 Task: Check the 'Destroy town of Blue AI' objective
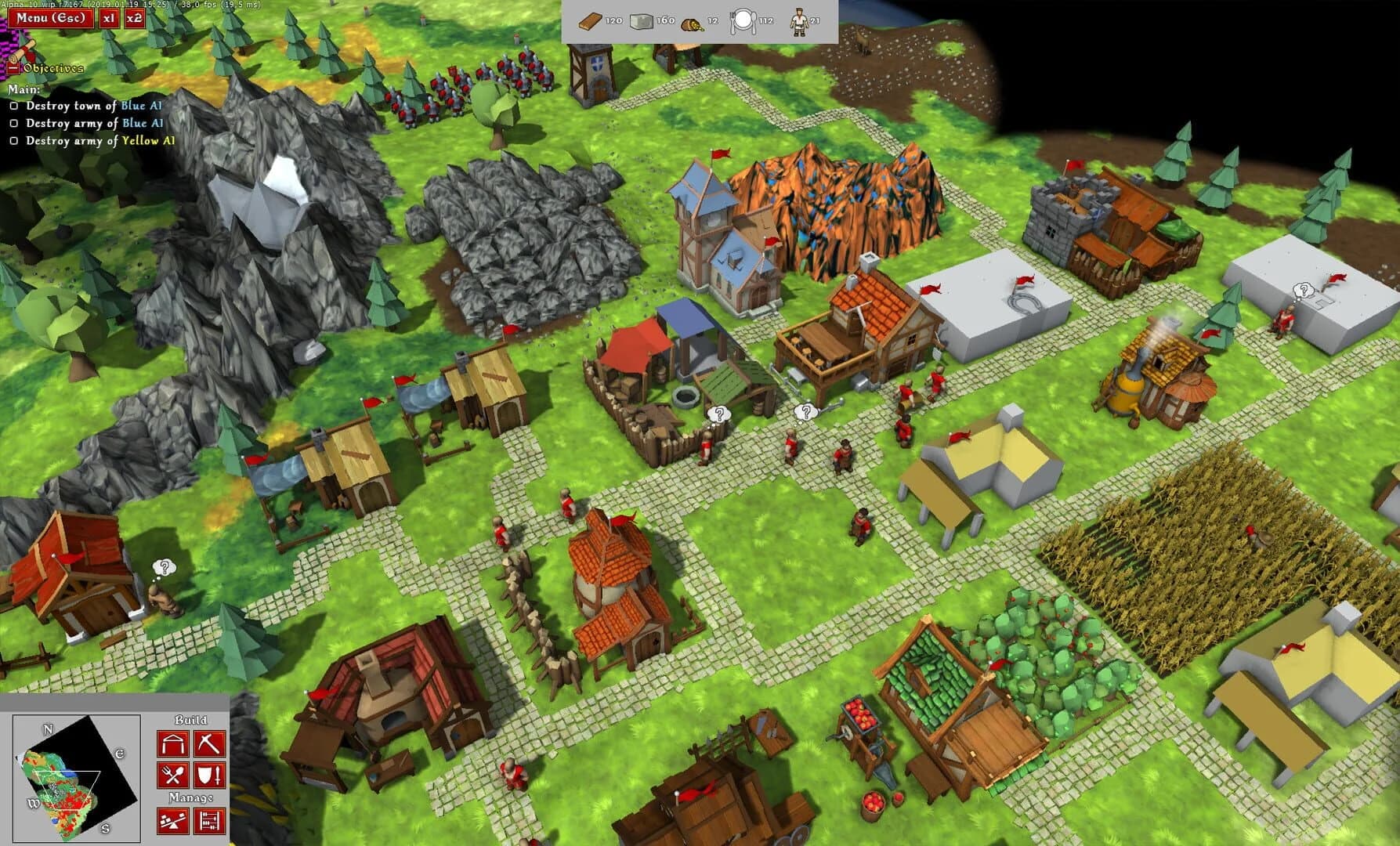(14, 106)
